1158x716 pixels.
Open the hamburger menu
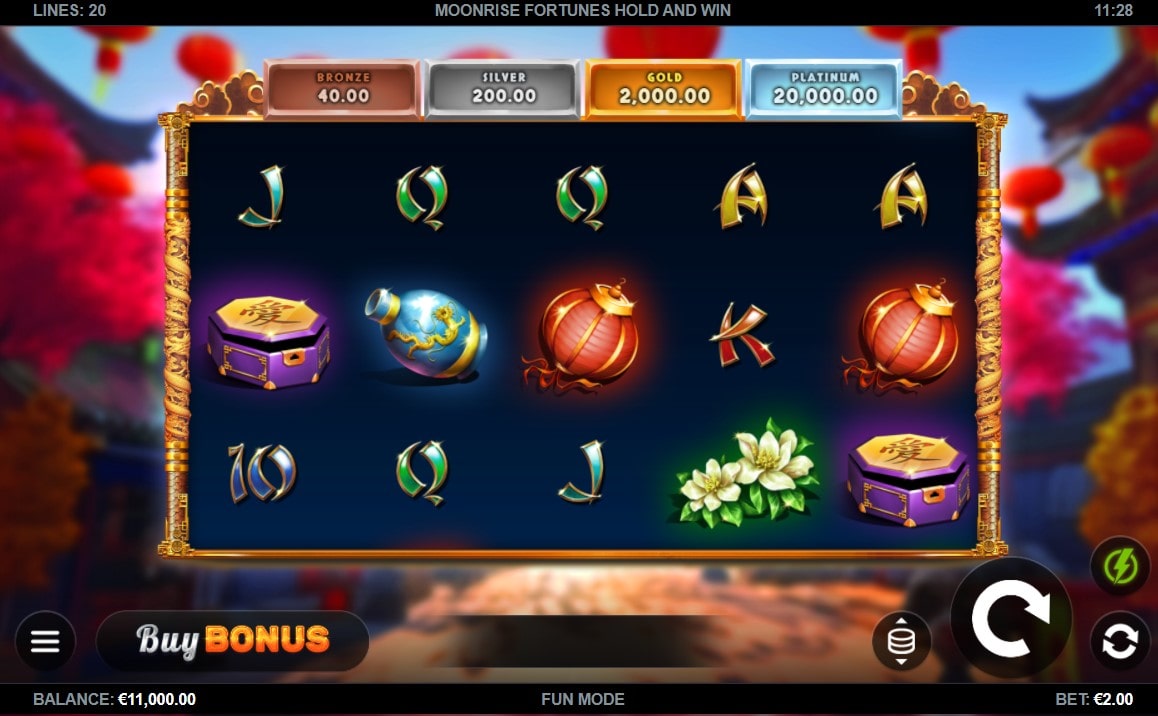[x=45, y=641]
